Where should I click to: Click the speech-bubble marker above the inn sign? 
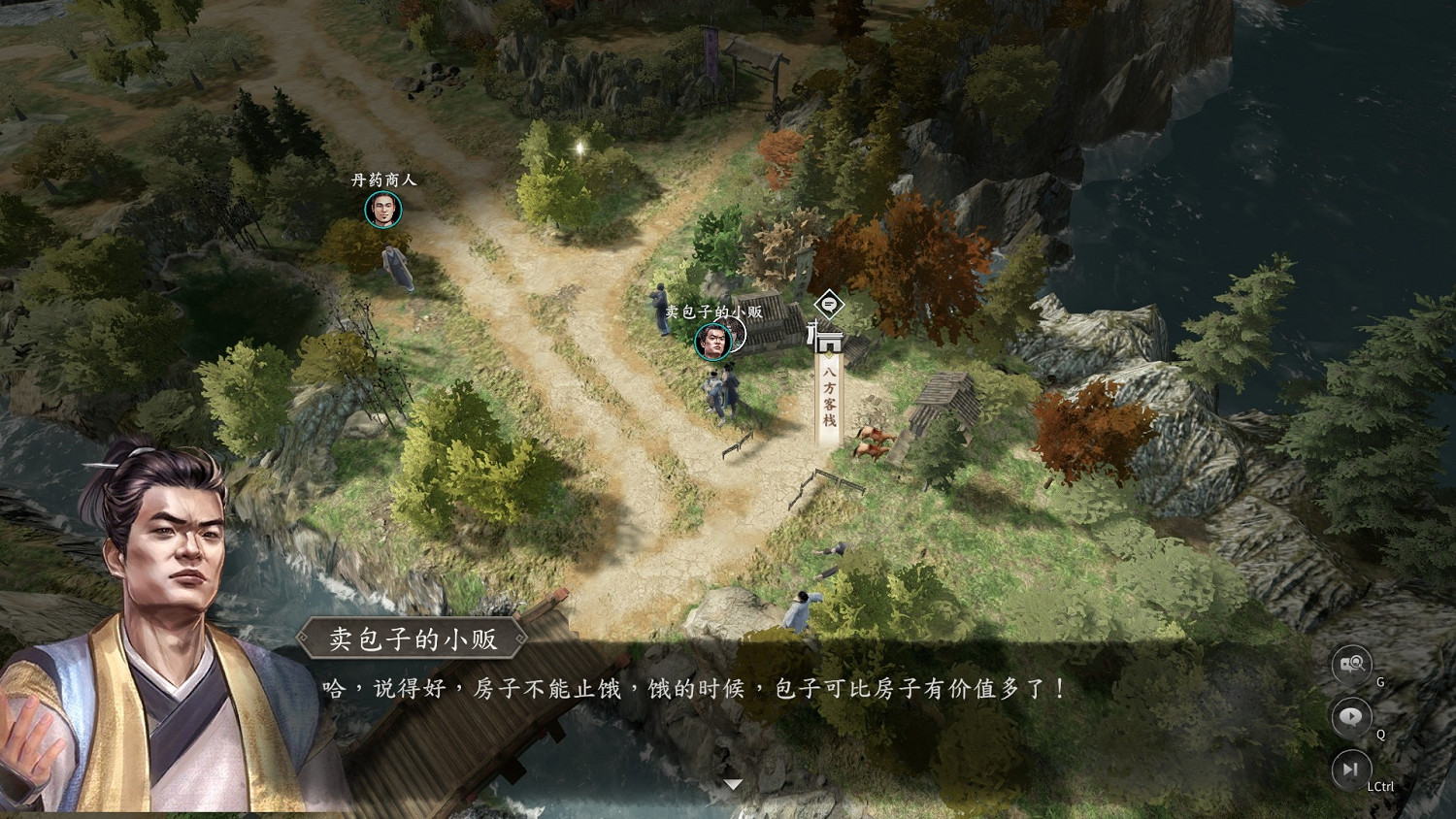(829, 307)
